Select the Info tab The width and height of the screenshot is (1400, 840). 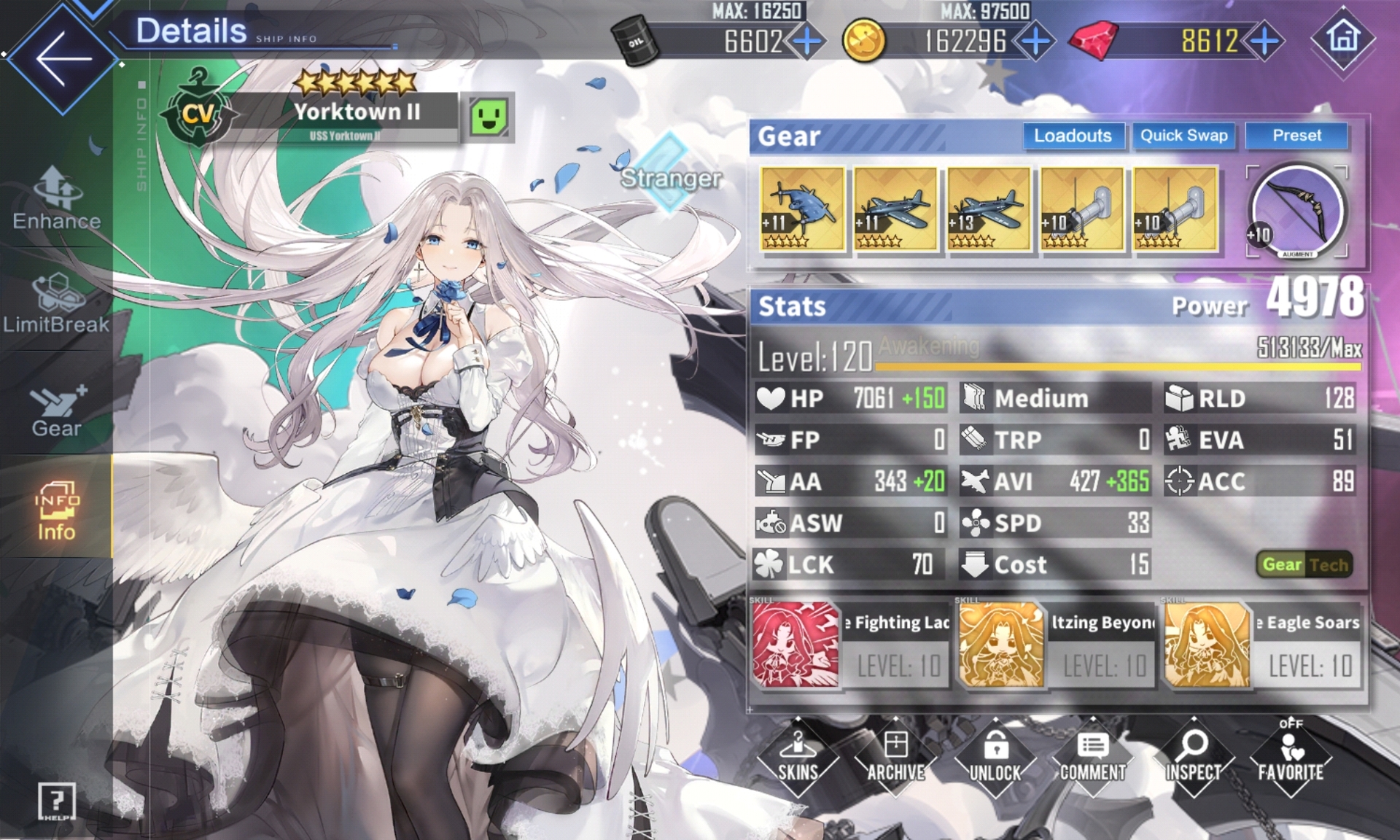(x=56, y=511)
